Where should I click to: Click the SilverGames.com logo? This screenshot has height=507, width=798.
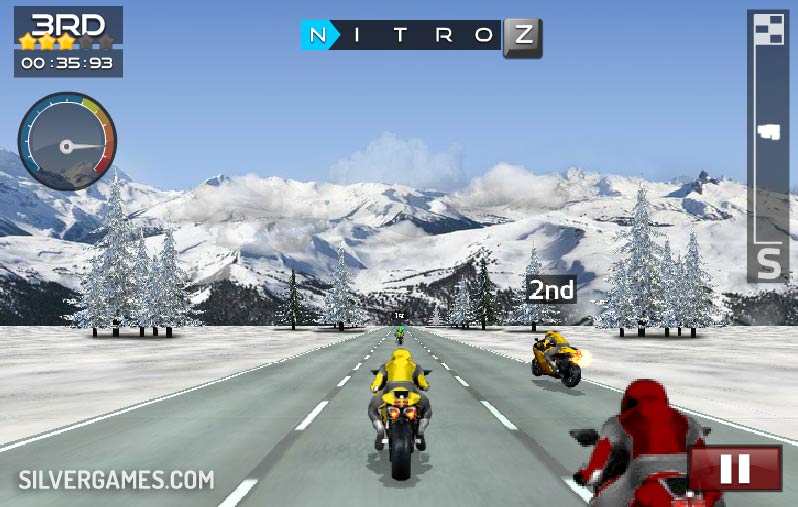pos(116,480)
